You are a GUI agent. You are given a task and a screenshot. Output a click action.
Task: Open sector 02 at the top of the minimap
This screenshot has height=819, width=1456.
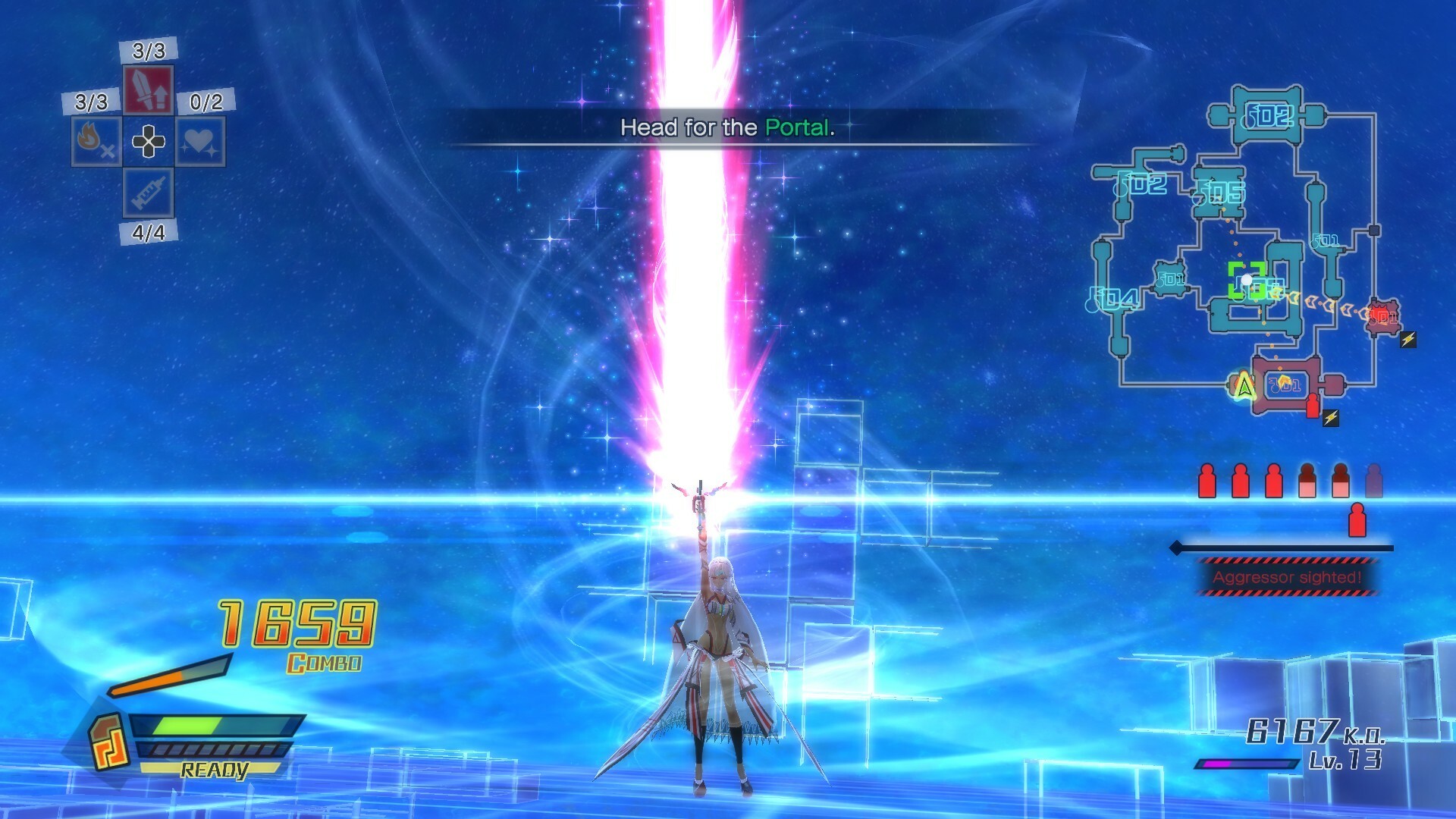tap(1267, 116)
